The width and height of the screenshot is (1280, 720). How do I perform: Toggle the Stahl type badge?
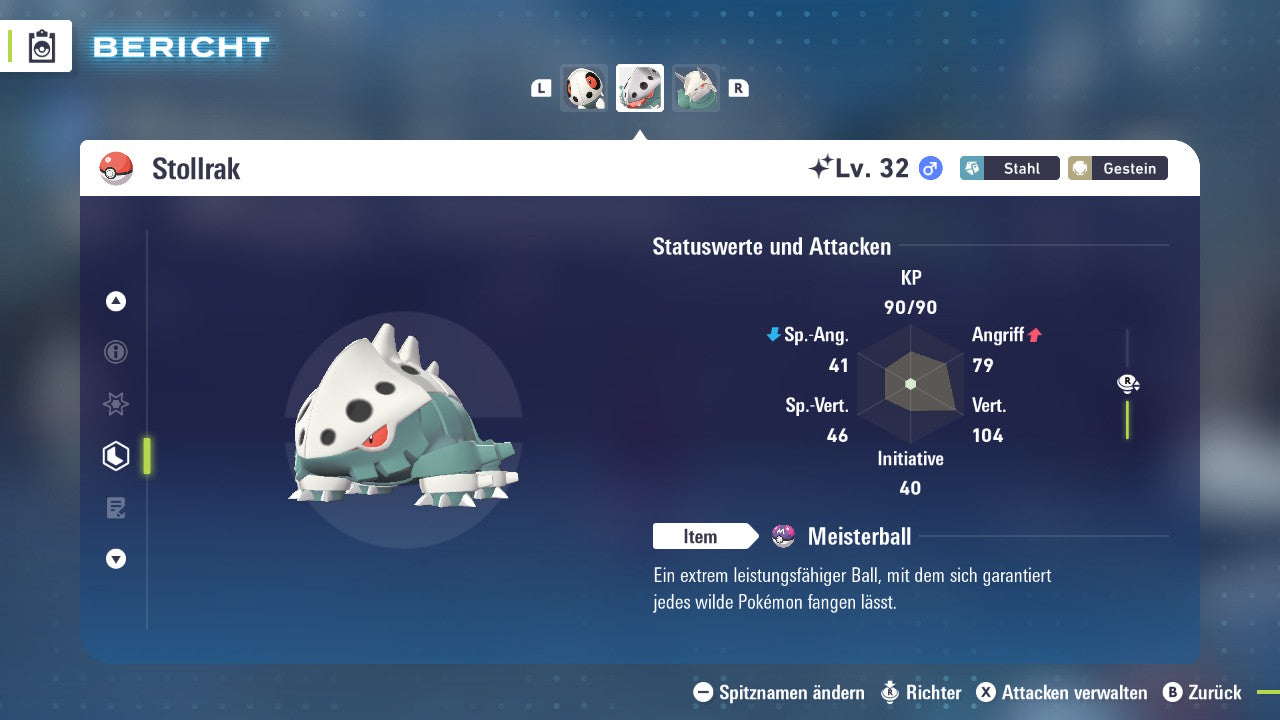(1009, 168)
